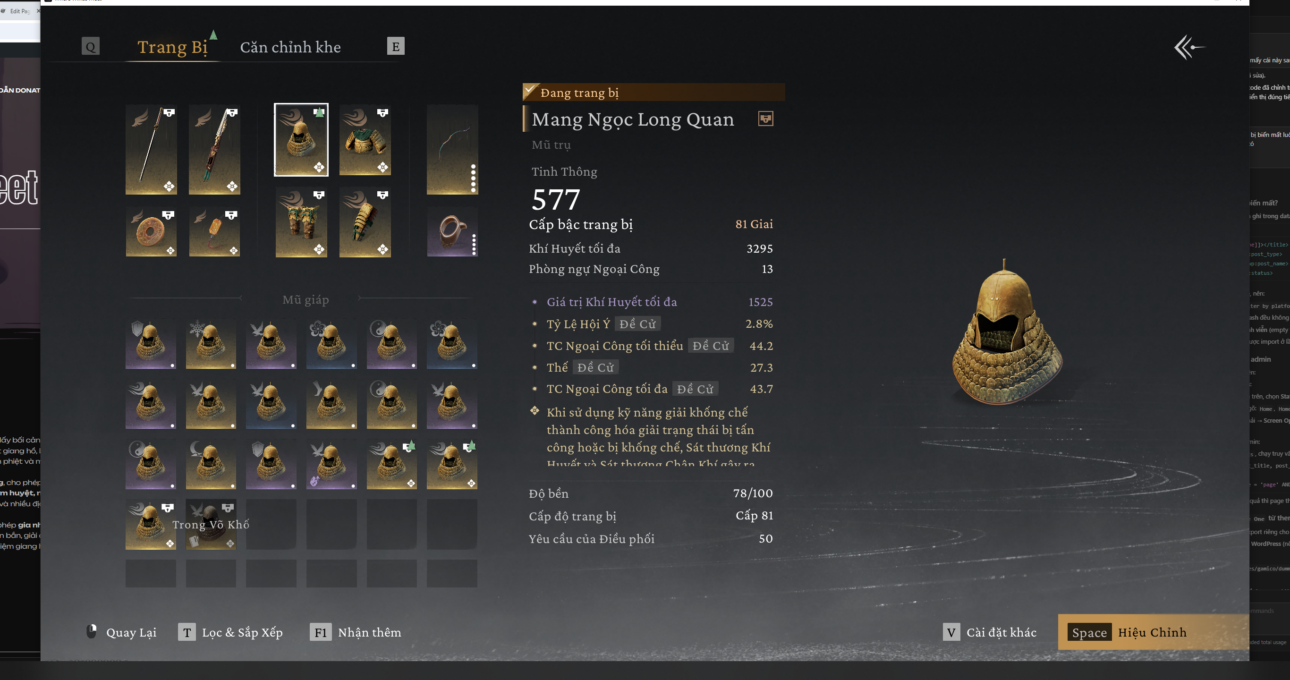Select the equipped ornate glaive with teal tassels
1290x680 pixels.
click(x=214, y=150)
